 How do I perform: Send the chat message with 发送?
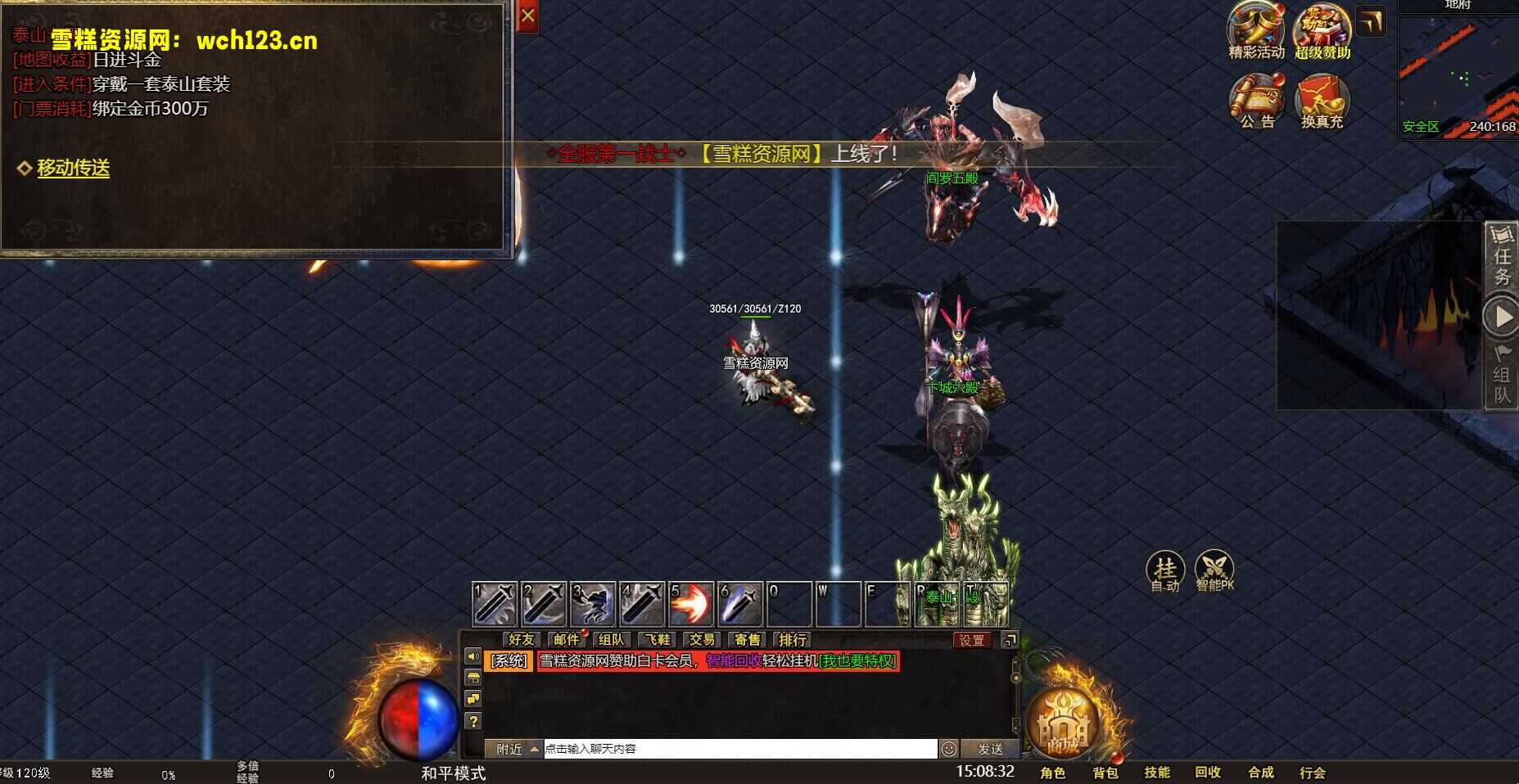[x=991, y=749]
